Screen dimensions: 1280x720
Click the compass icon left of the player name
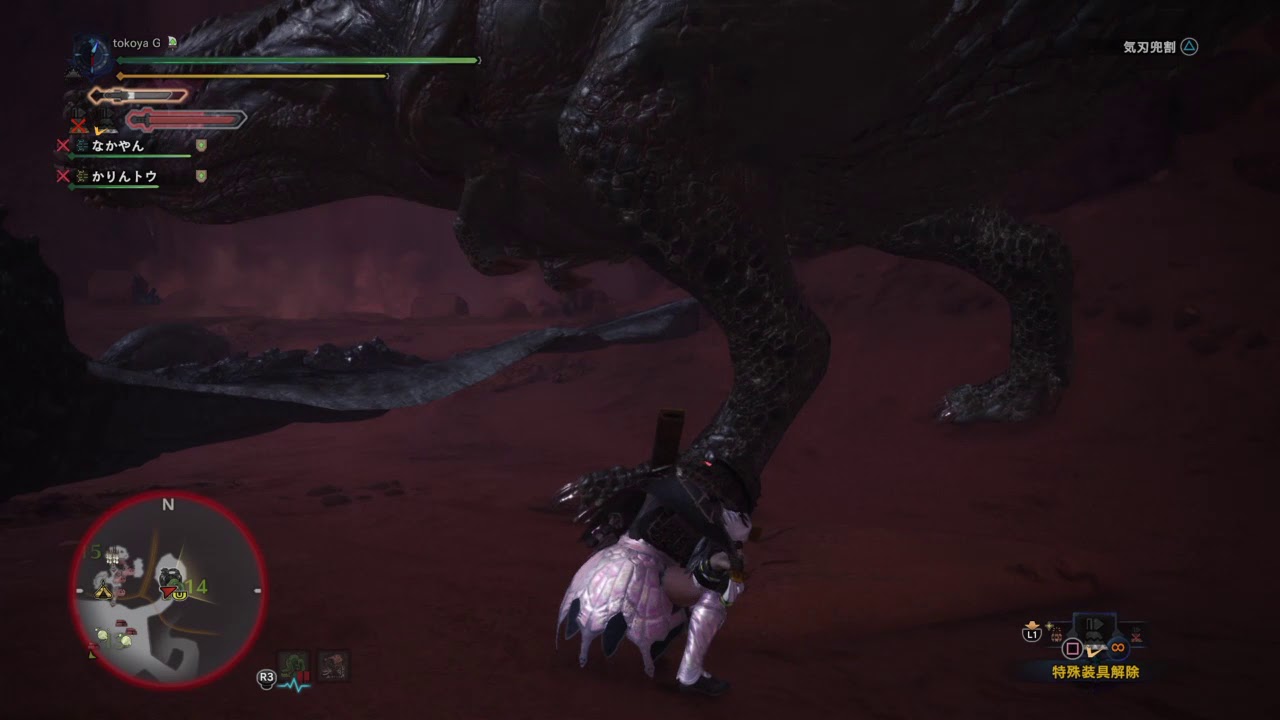pos(93,55)
